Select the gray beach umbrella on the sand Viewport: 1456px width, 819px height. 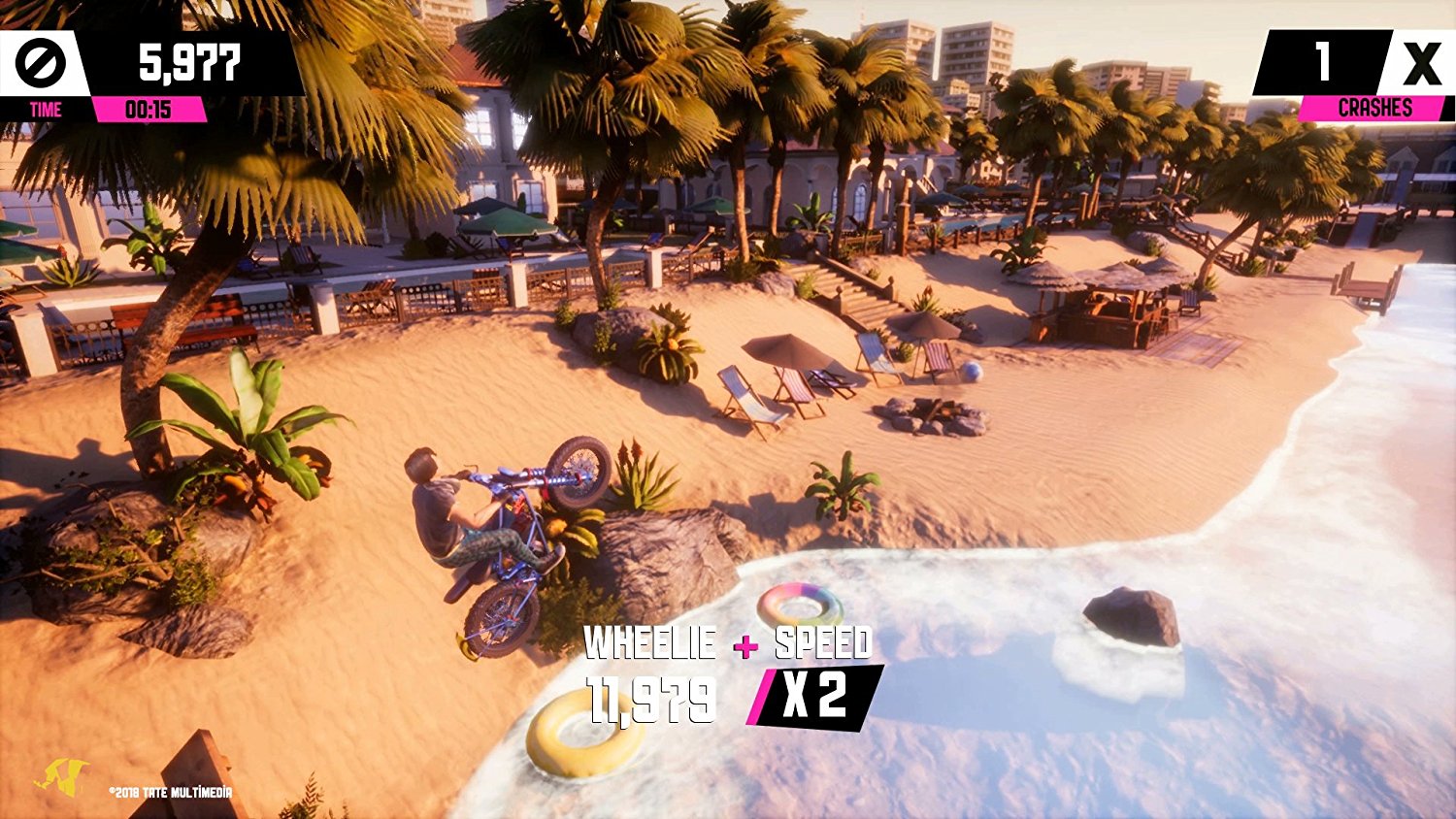(x=786, y=349)
